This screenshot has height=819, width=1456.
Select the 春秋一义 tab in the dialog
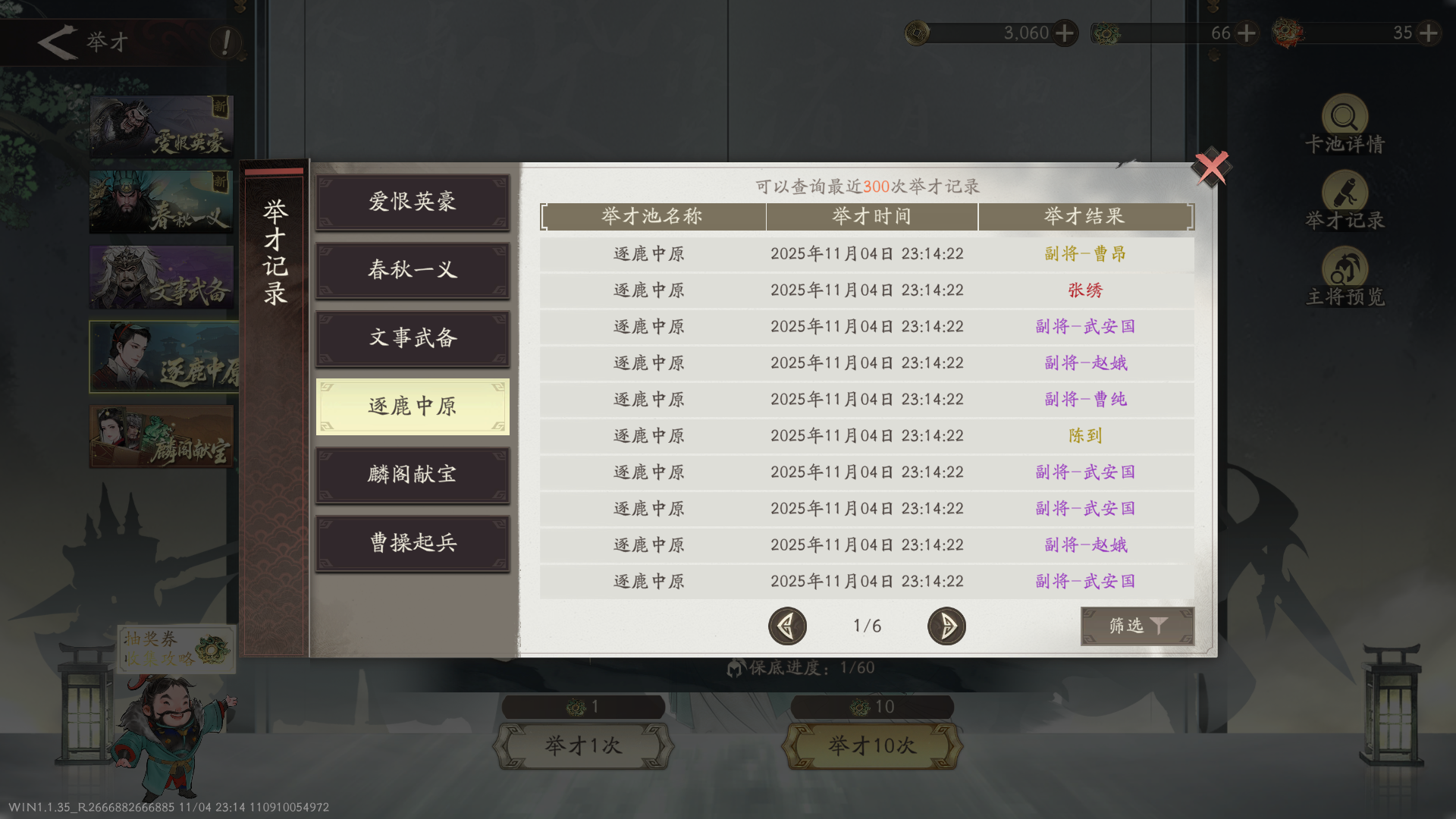[x=413, y=271]
